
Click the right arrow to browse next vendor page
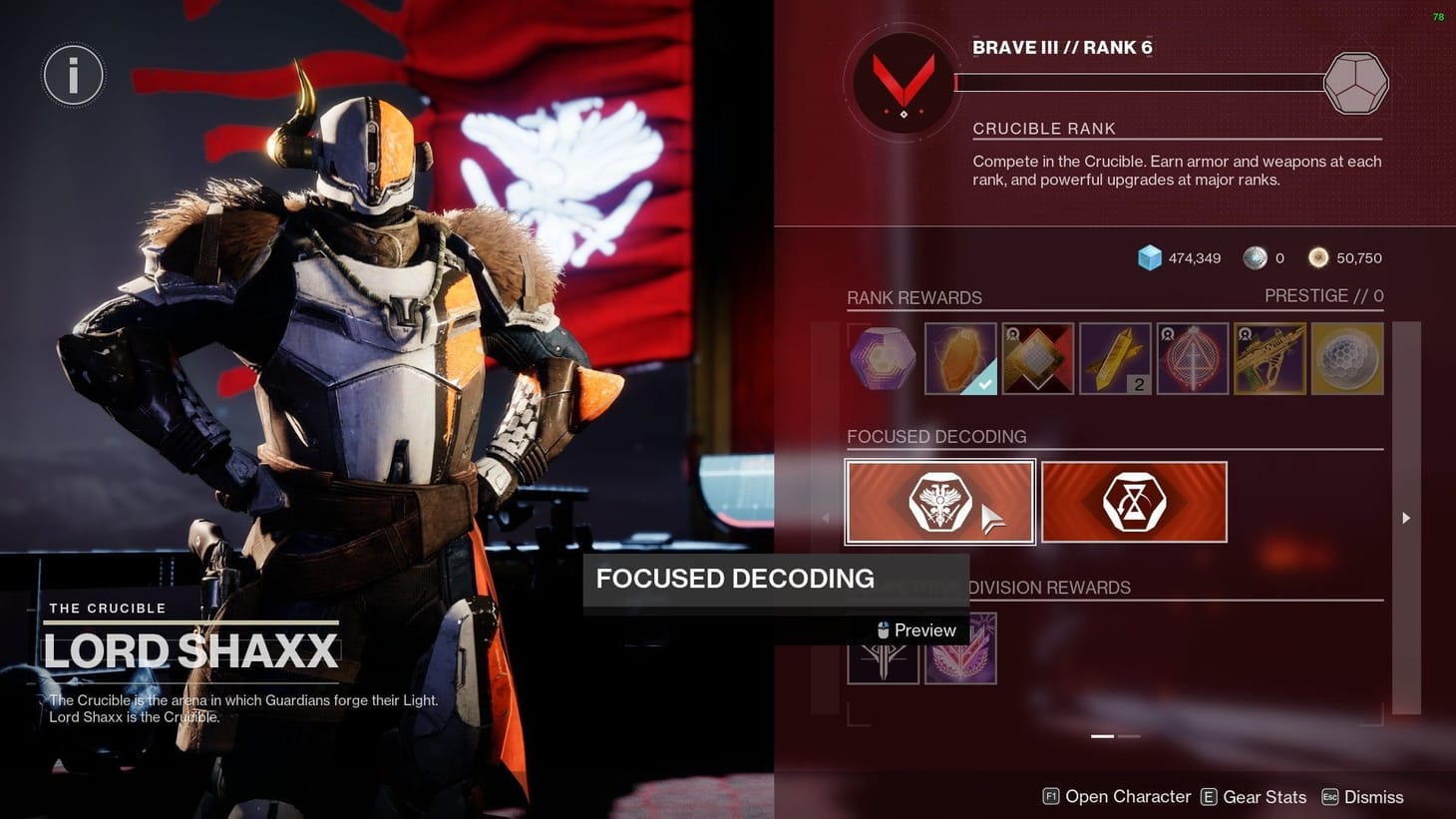tap(1406, 518)
